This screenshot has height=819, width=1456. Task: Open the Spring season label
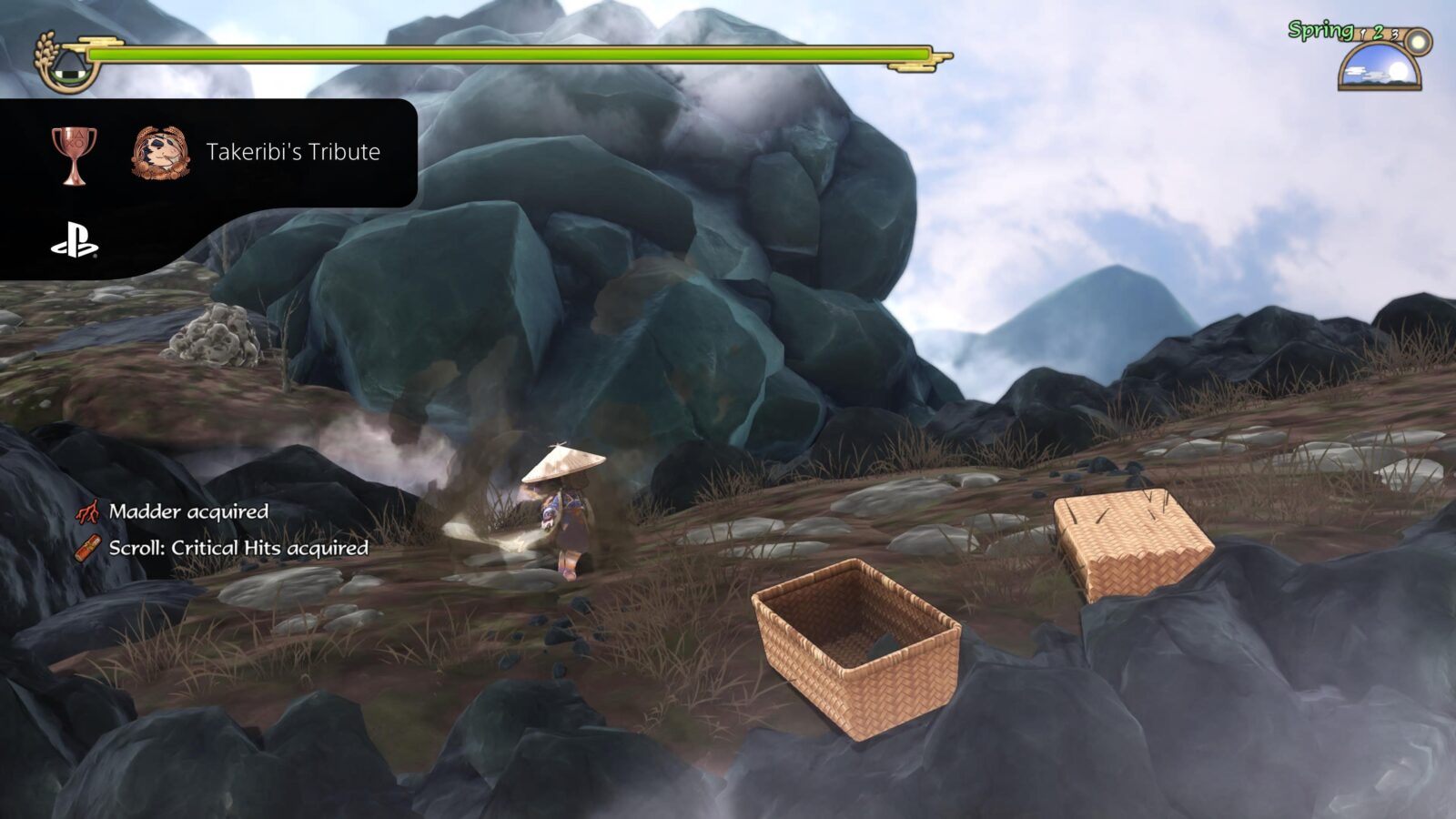coord(1319,30)
